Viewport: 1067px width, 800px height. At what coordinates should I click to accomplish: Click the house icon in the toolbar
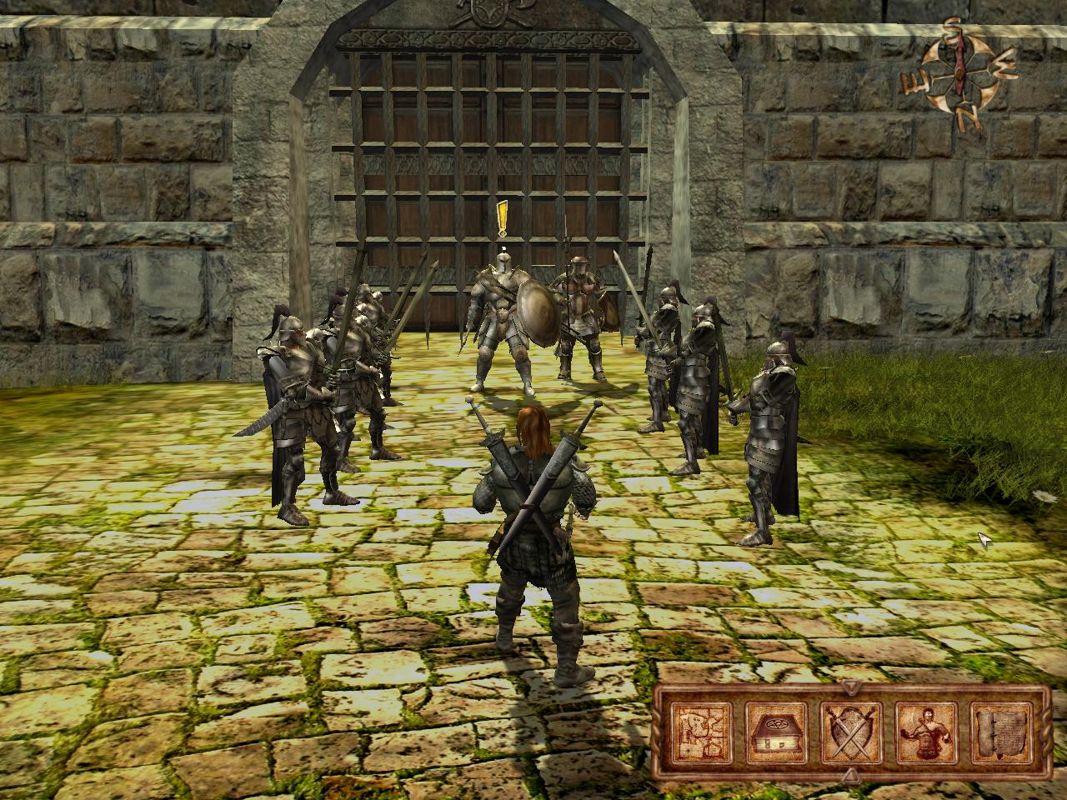coord(775,732)
